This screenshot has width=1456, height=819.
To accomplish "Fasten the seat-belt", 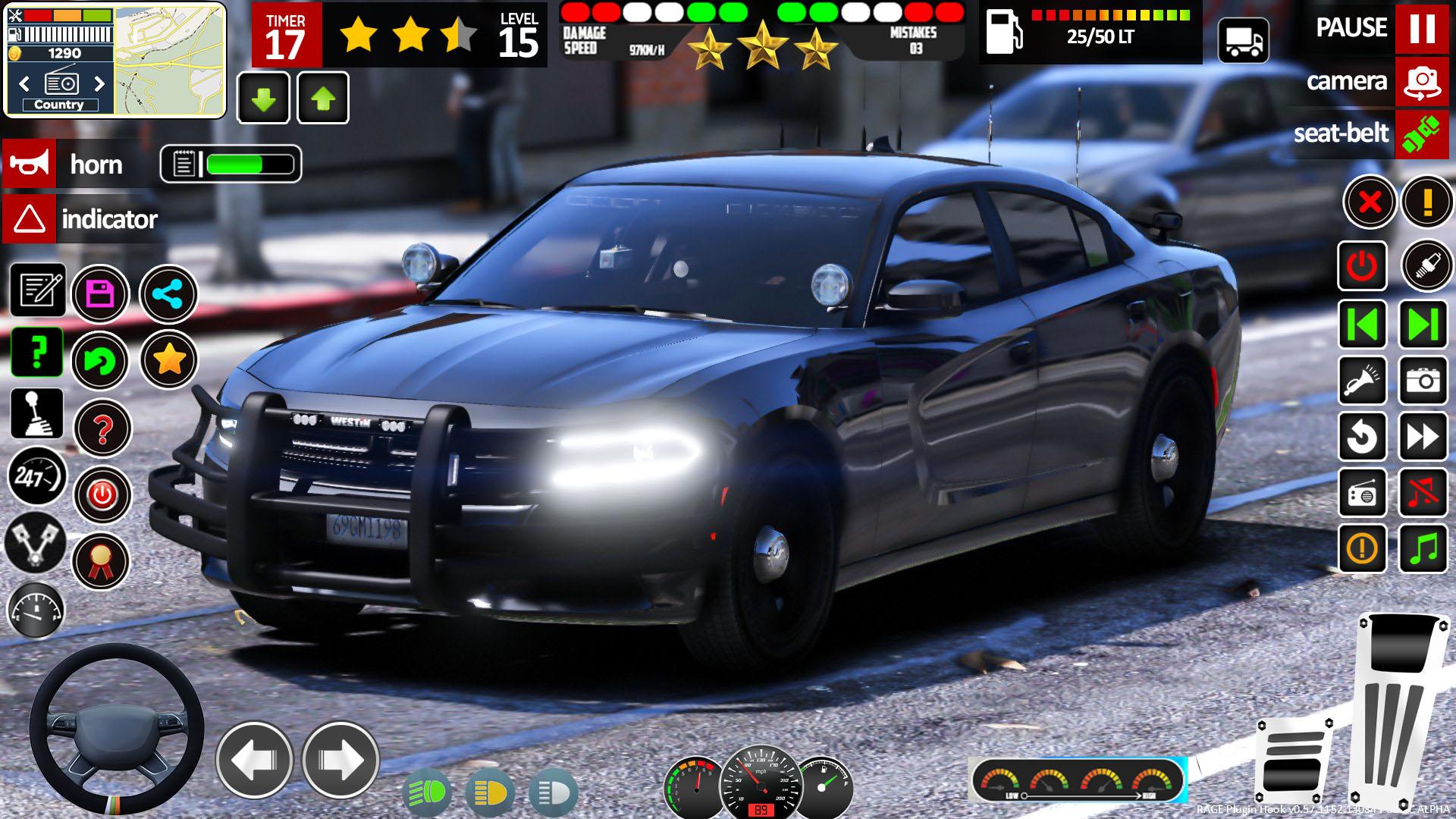I will [x=1422, y=134].
